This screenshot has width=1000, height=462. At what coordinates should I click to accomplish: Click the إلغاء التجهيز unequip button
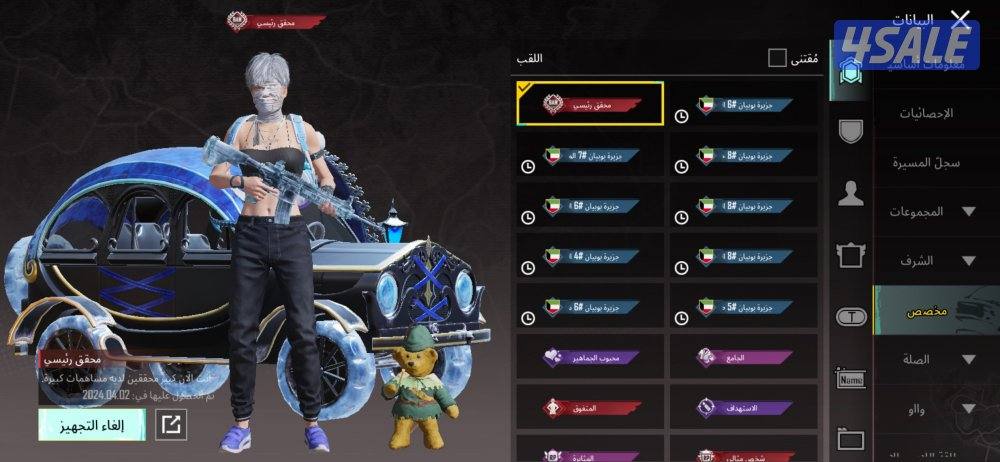click(x=92, y=425)
